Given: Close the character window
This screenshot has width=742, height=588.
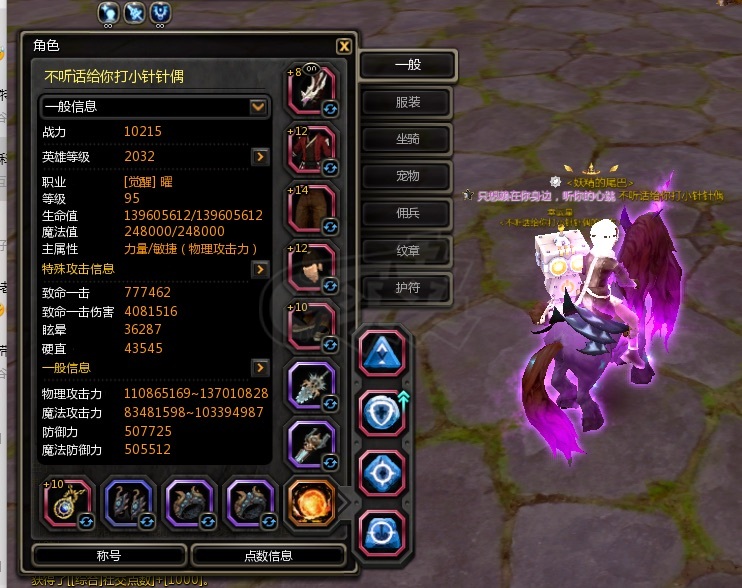Looking at the screenshot, I should click(x=343, y=46).
